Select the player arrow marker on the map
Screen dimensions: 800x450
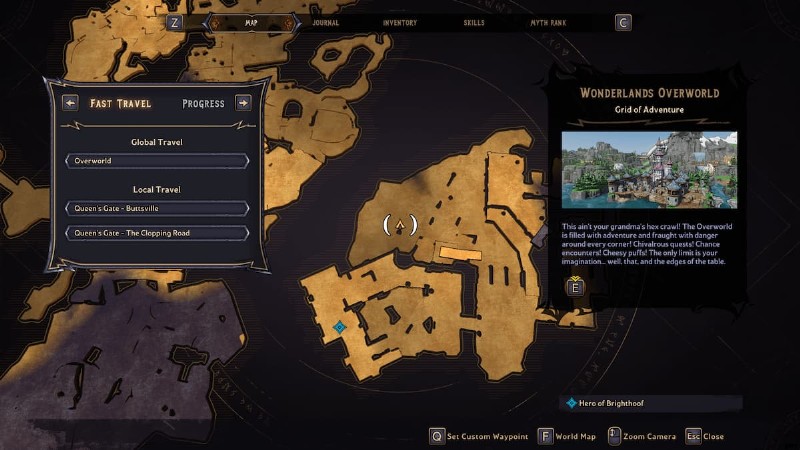pyautogui.click(x=400, y=225)
